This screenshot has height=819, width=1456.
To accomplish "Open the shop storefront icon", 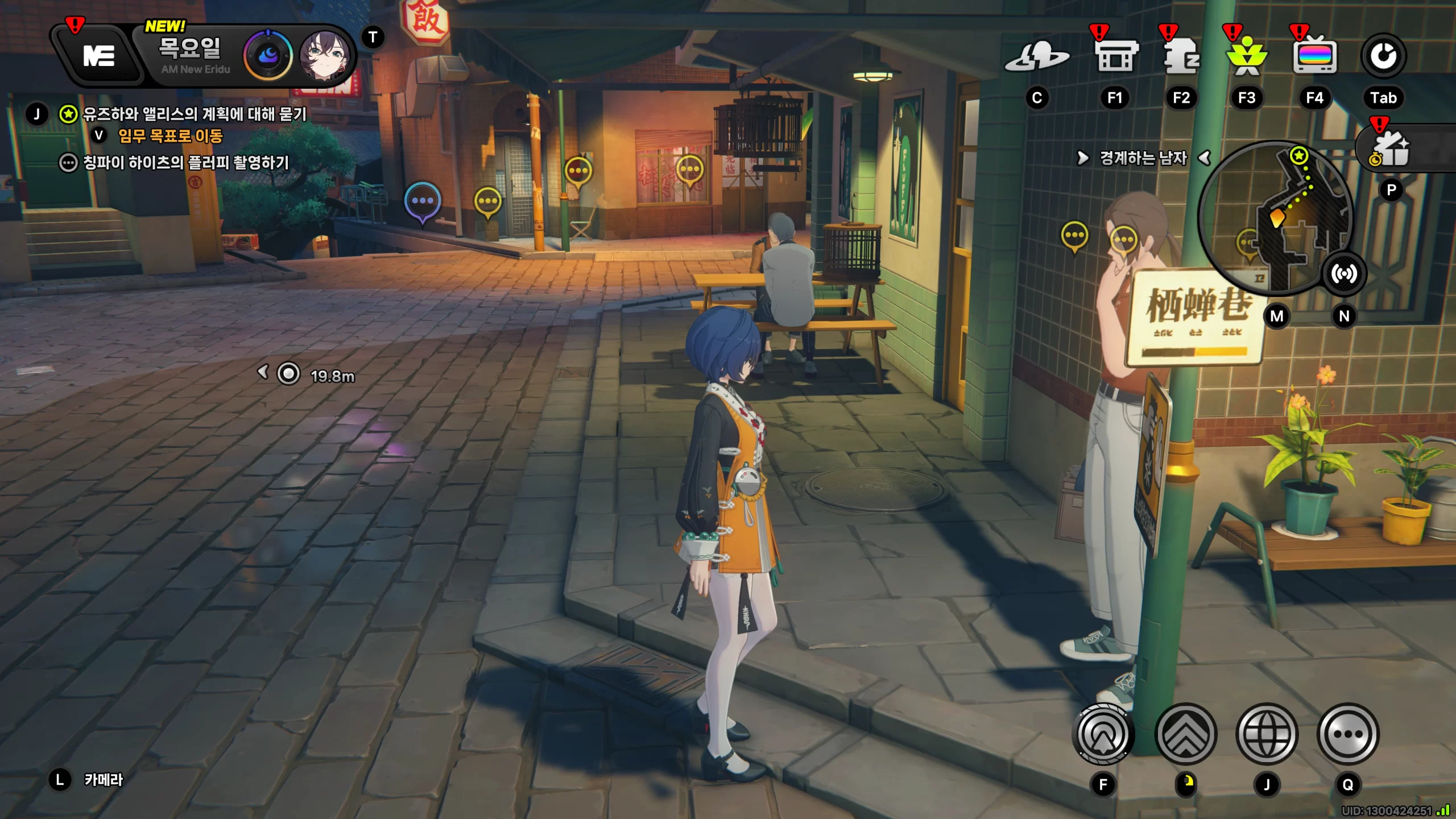I will (1115, 57).
